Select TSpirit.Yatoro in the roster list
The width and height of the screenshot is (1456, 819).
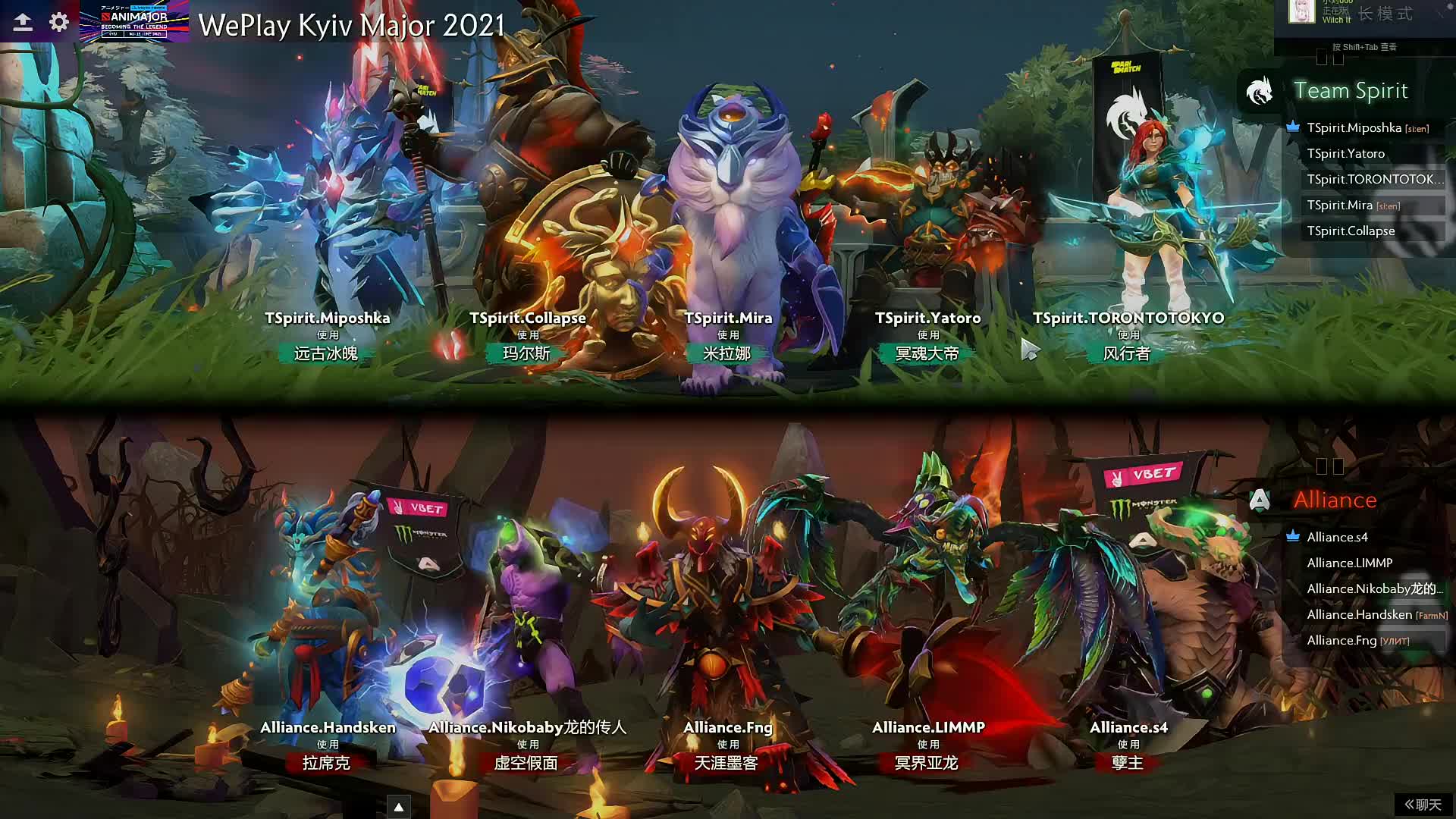click(1345, 154)
